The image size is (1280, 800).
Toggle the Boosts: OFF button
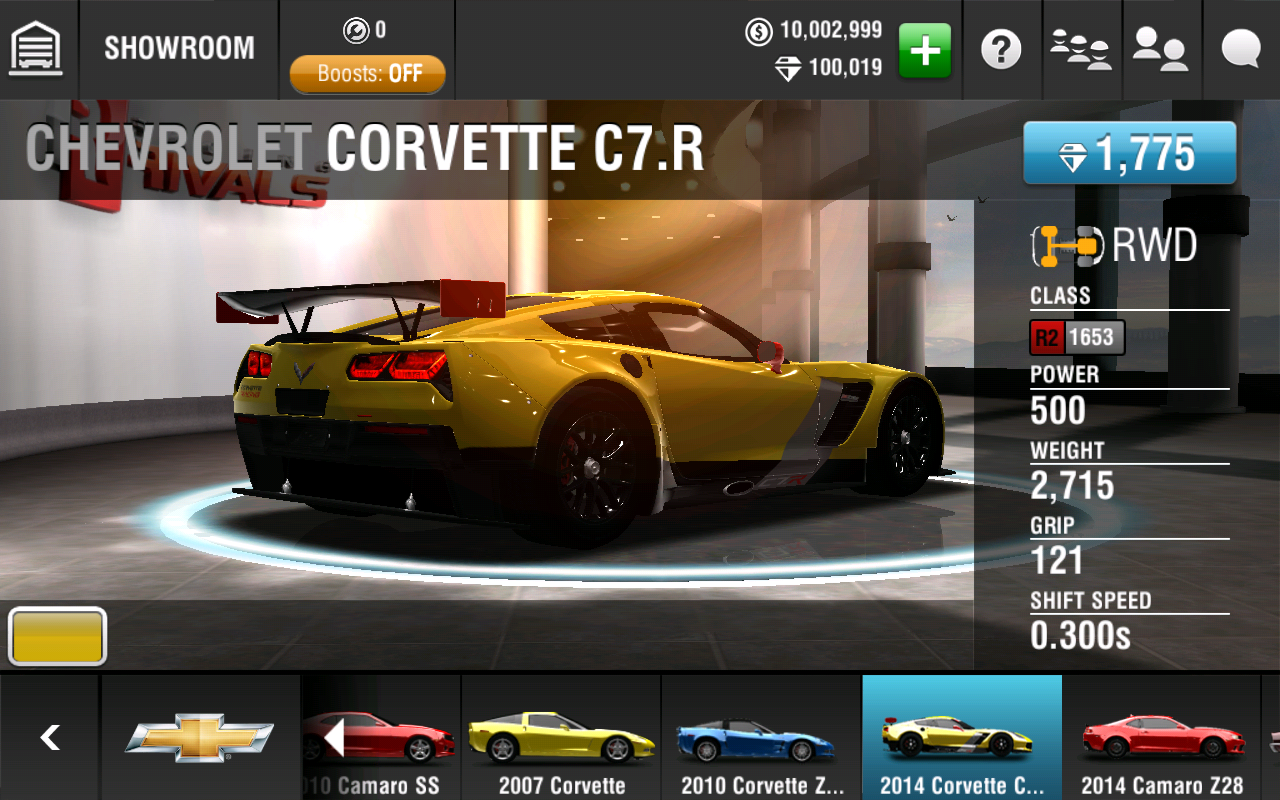(368, 74)
